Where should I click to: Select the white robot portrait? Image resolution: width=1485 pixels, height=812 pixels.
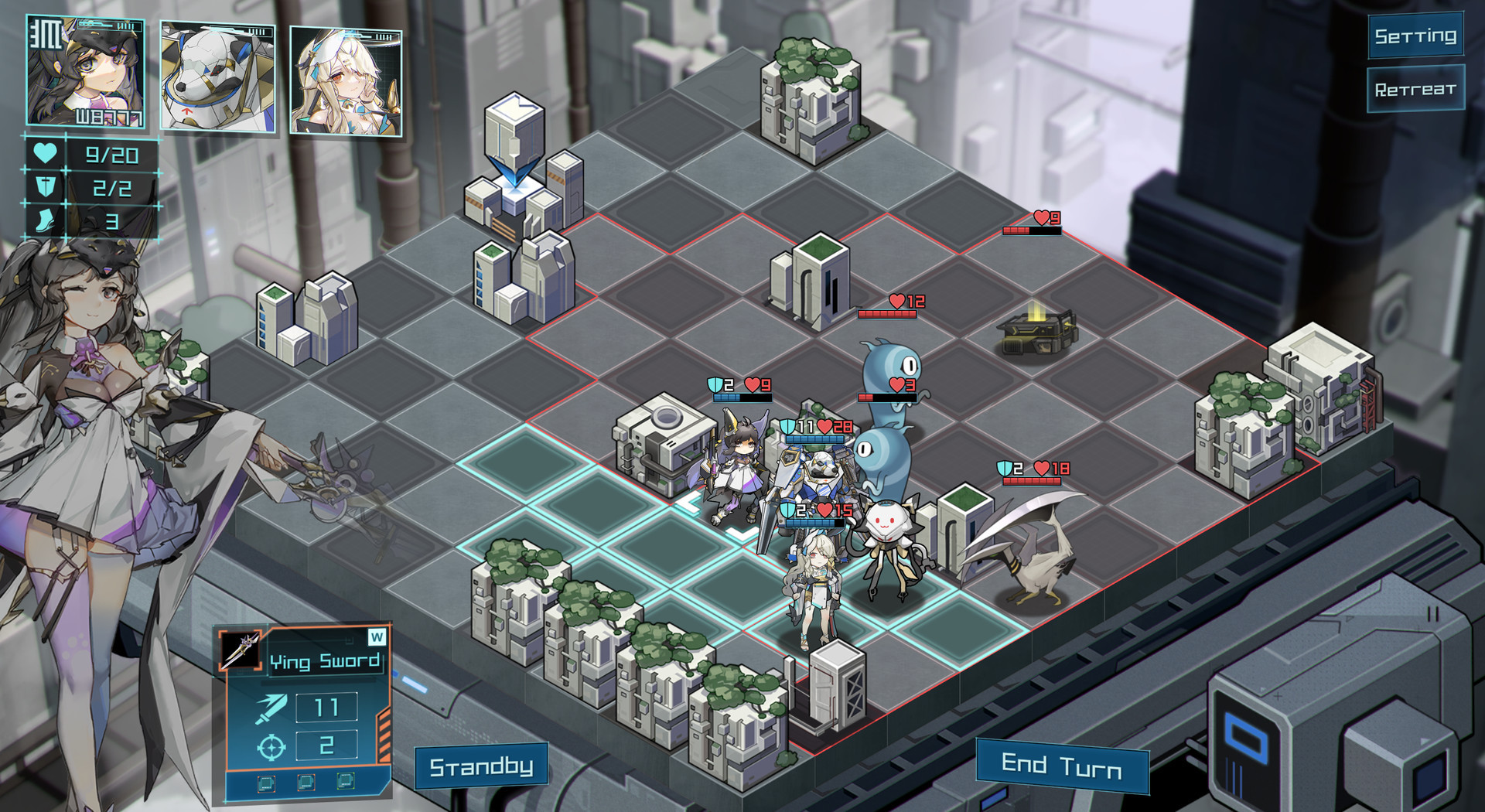pyautogui.click(x=217, y=77)
